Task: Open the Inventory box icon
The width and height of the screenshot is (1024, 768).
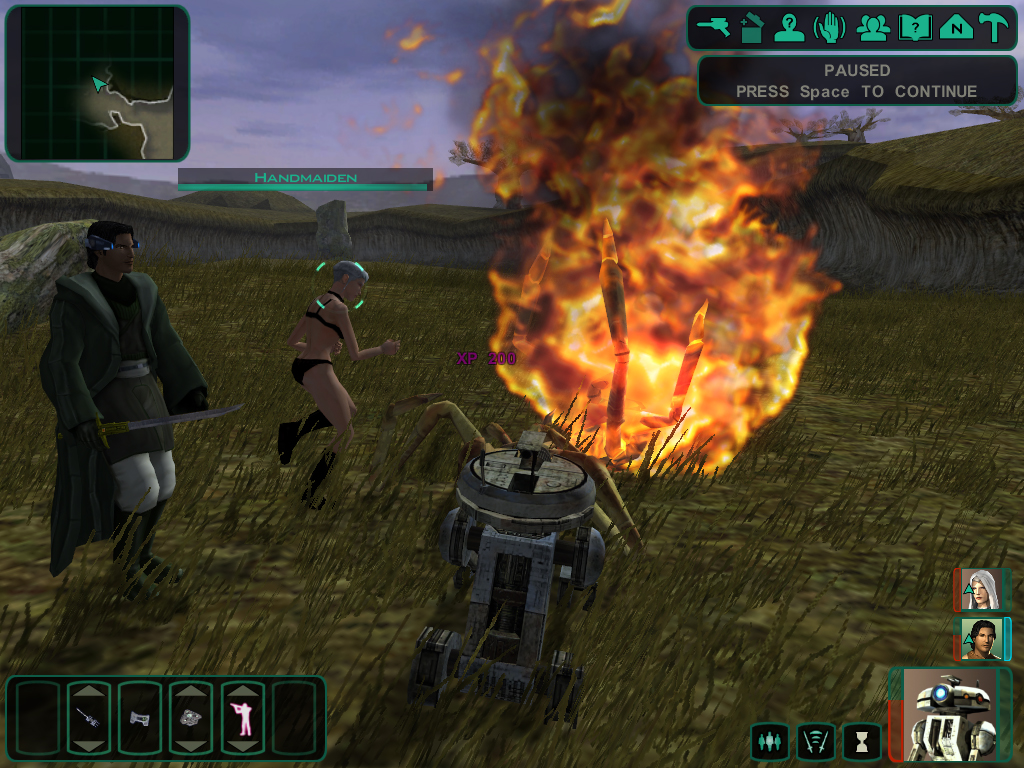Action: (x=752, y=27)
